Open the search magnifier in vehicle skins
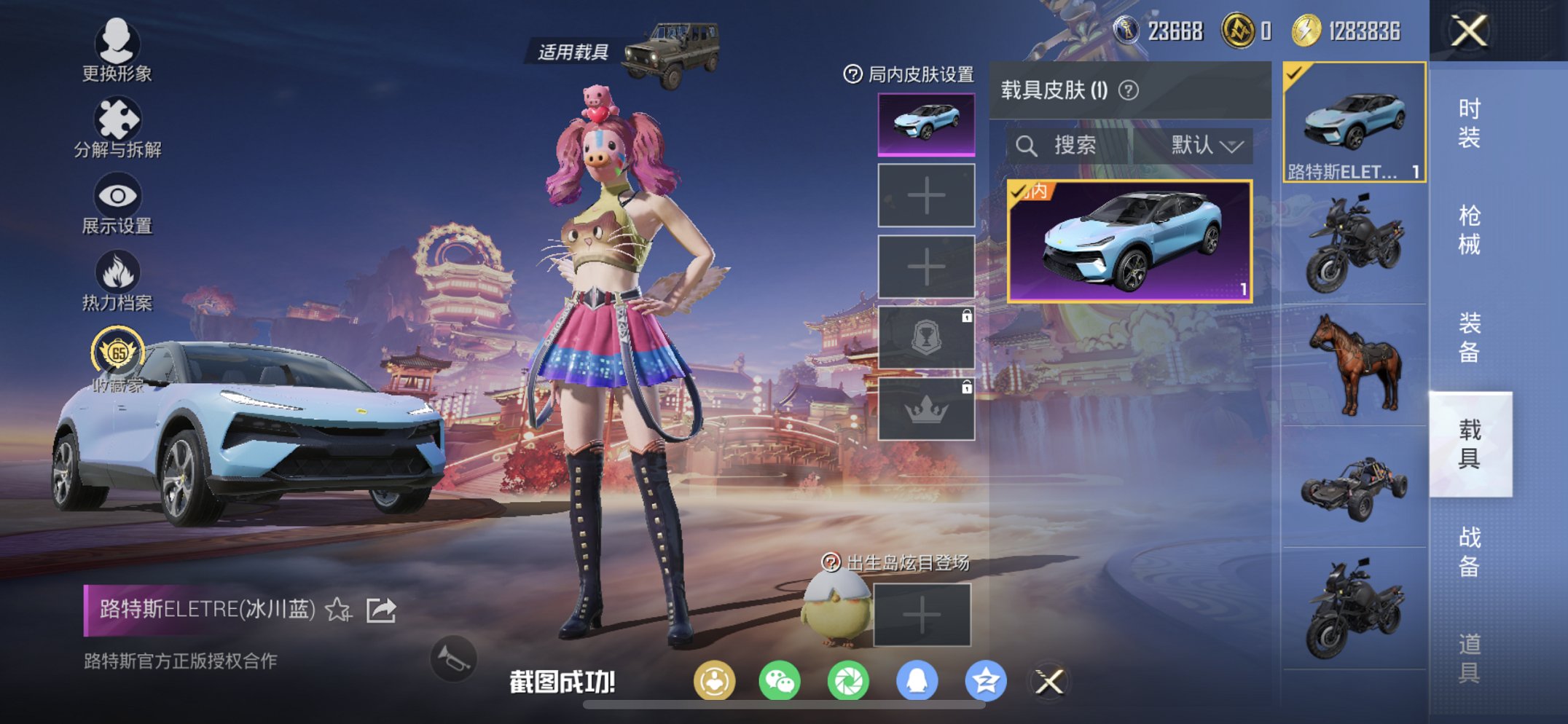1568x724 pixels. click(1028, 144)
